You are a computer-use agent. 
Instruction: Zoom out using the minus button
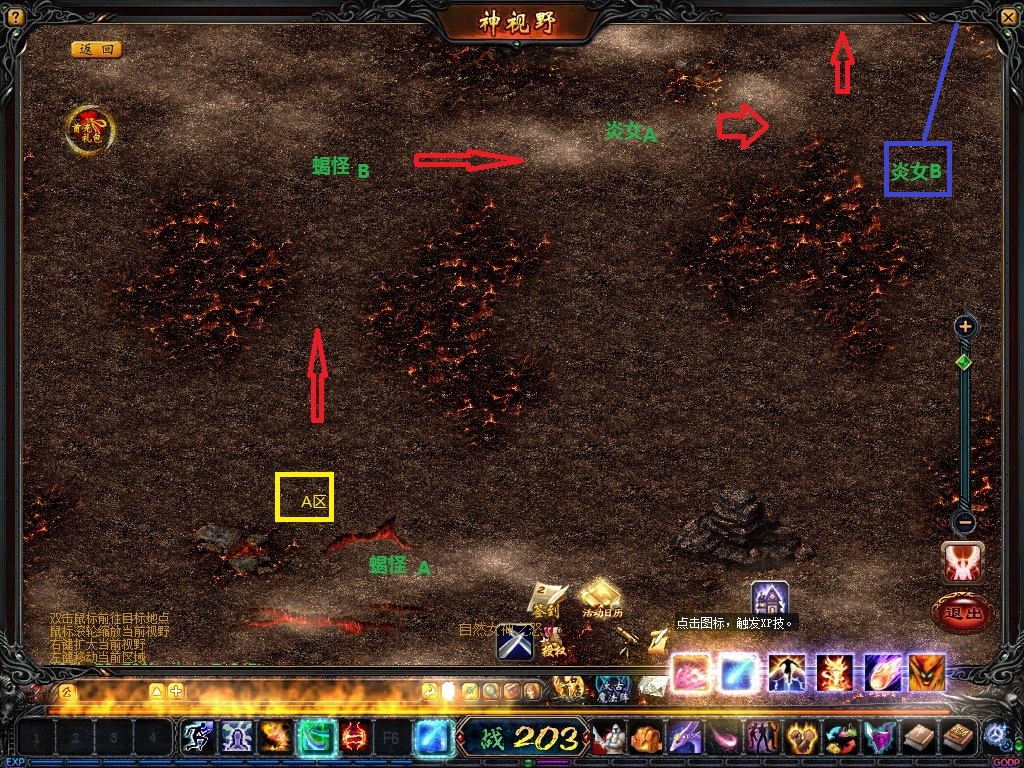point(965,521)
